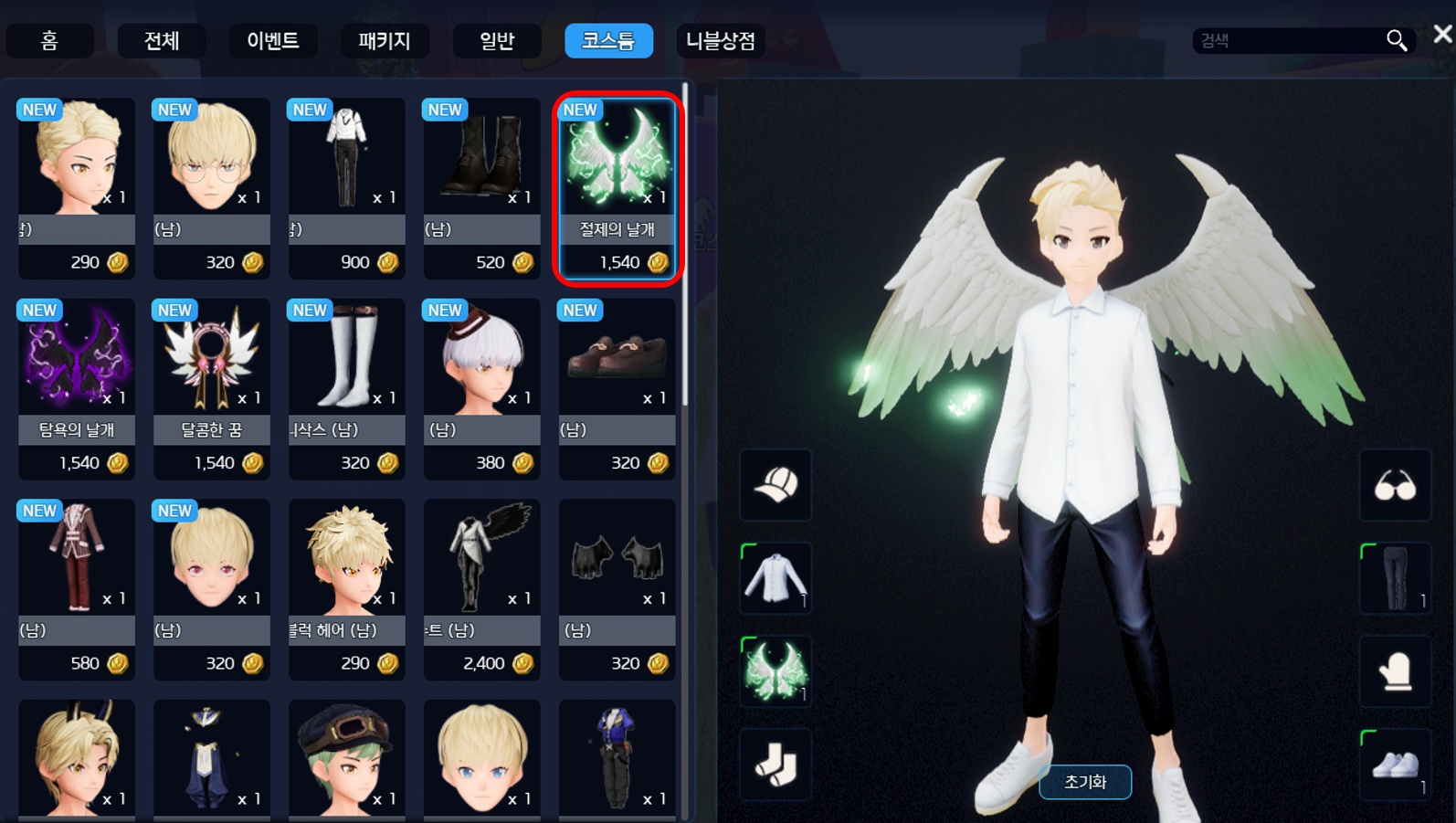The width and height of the screenshot is (1456, 823).
Task: Choose the black-winged outfit priced 2,400
Action: click(482, 588)
